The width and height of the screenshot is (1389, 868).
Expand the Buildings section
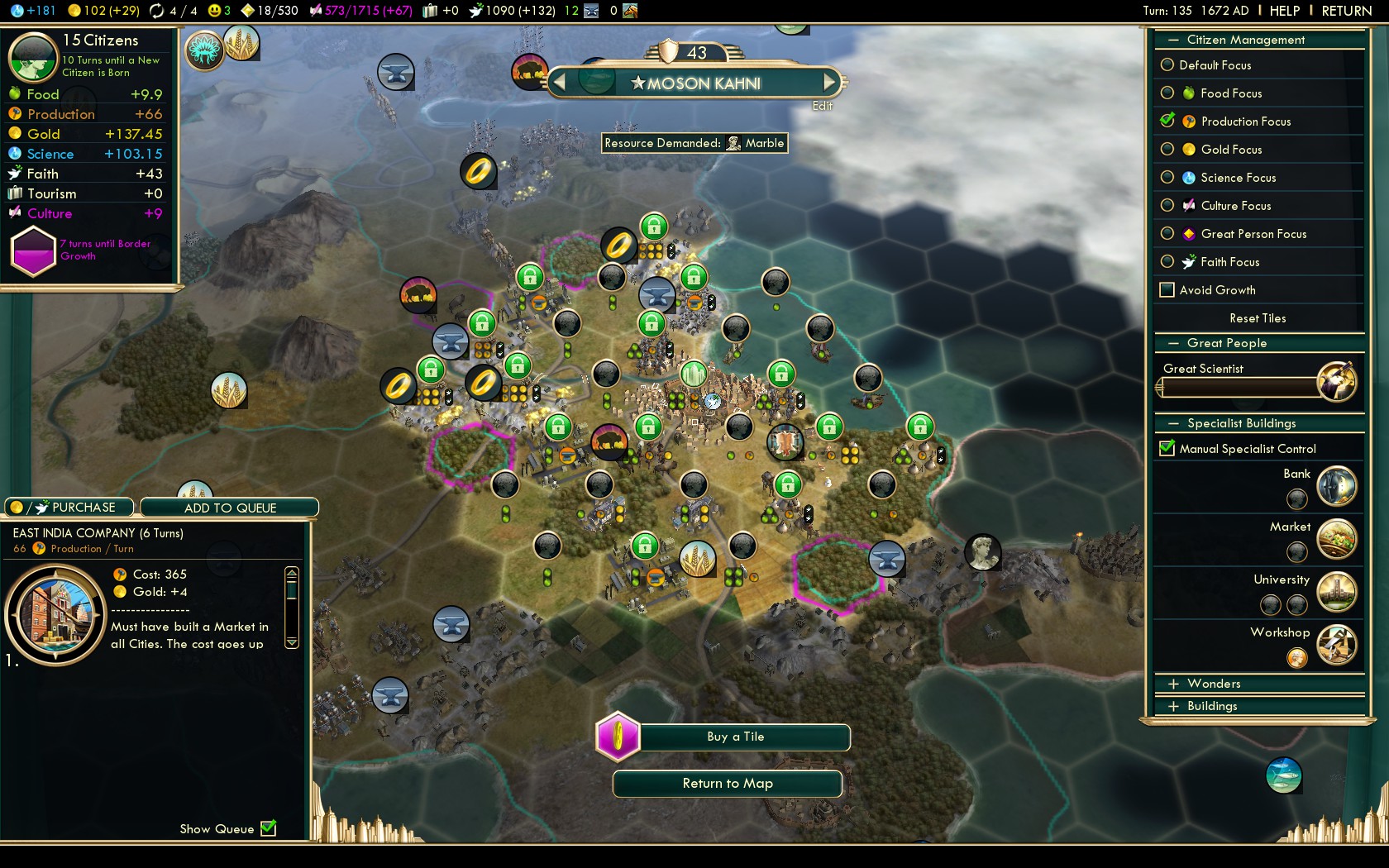tap(1173, 706)
